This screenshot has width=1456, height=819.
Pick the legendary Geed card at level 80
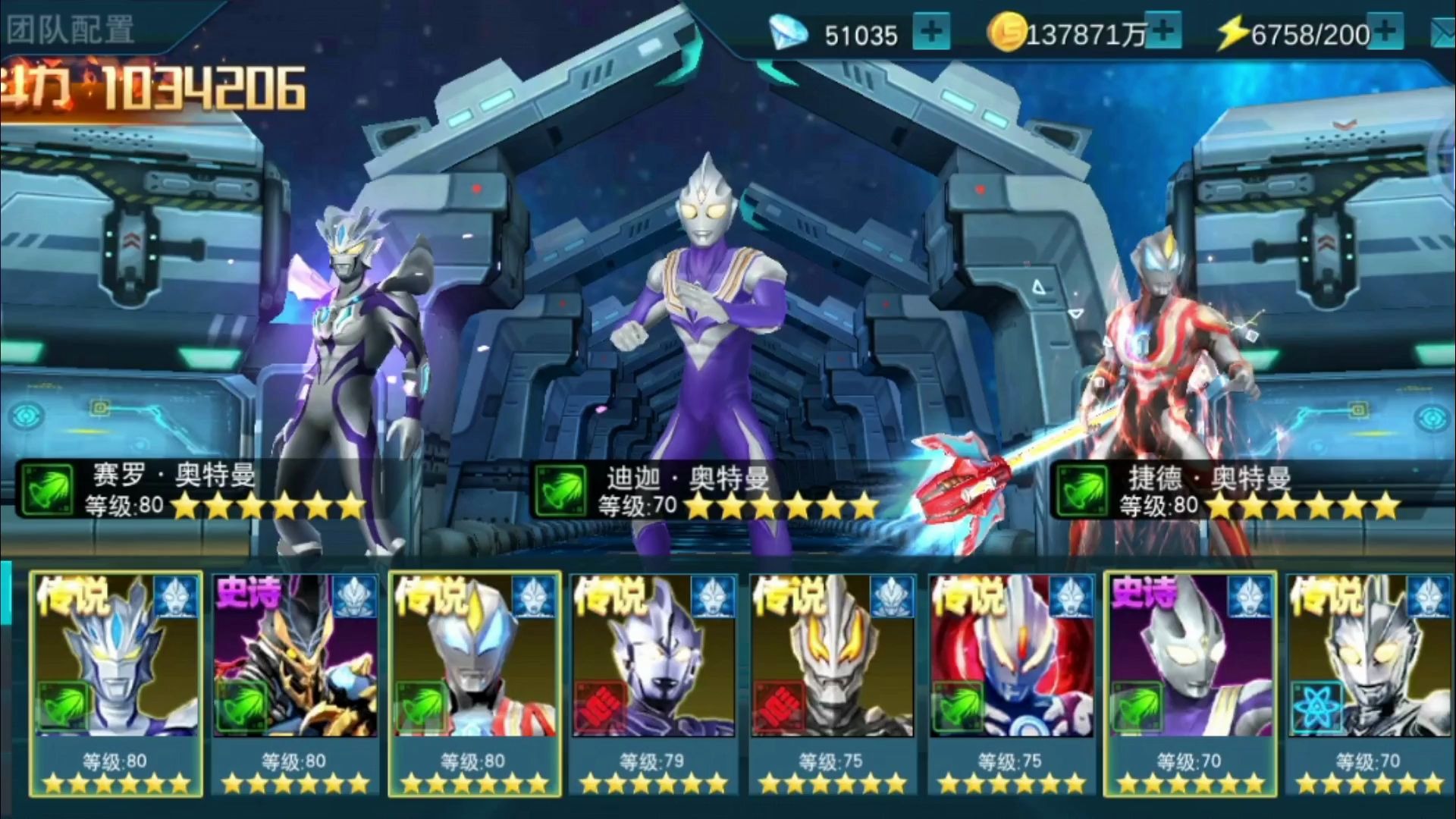coord(474,682)
